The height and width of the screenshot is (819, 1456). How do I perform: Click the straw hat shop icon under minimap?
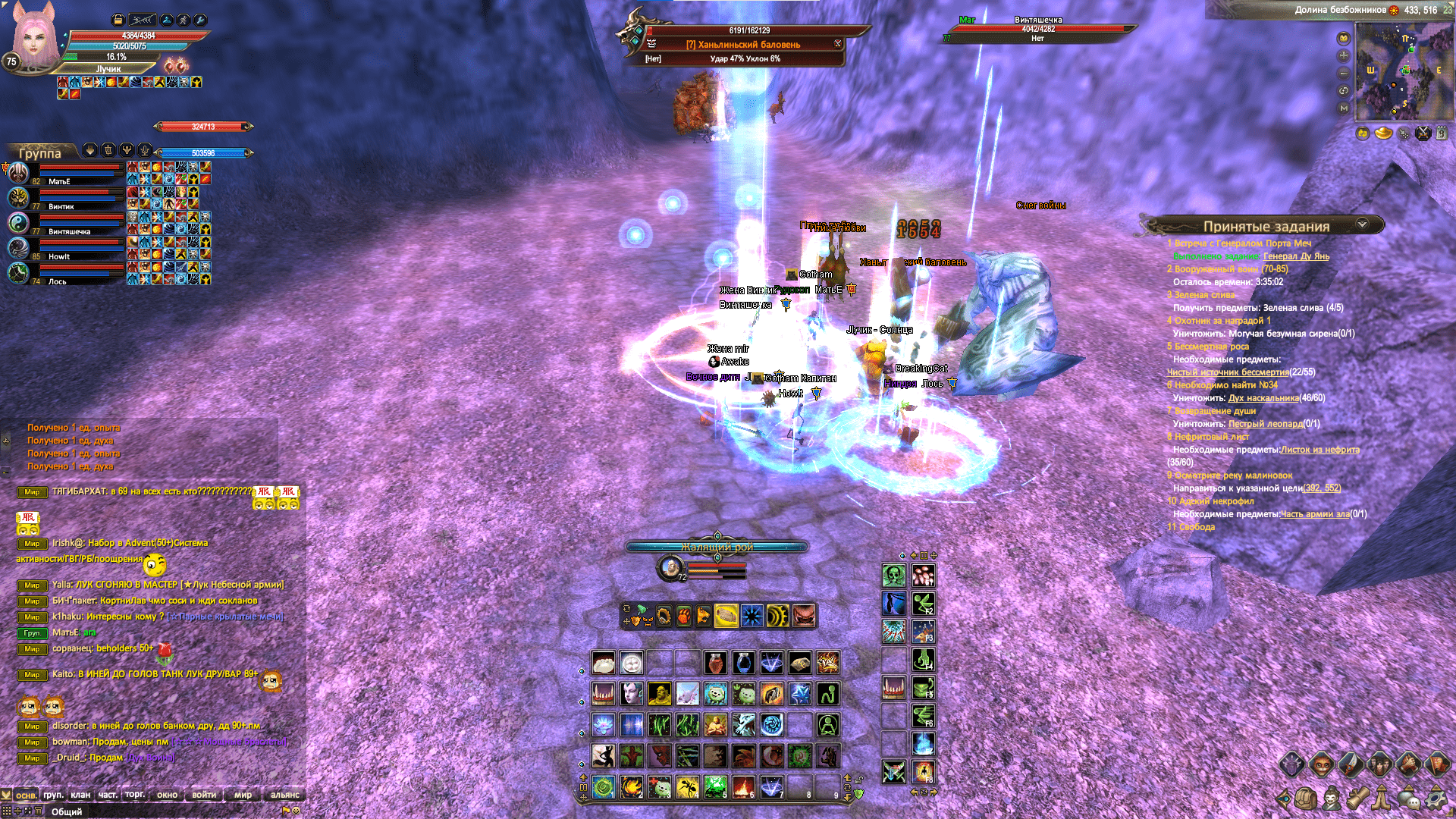point(1385,134)
